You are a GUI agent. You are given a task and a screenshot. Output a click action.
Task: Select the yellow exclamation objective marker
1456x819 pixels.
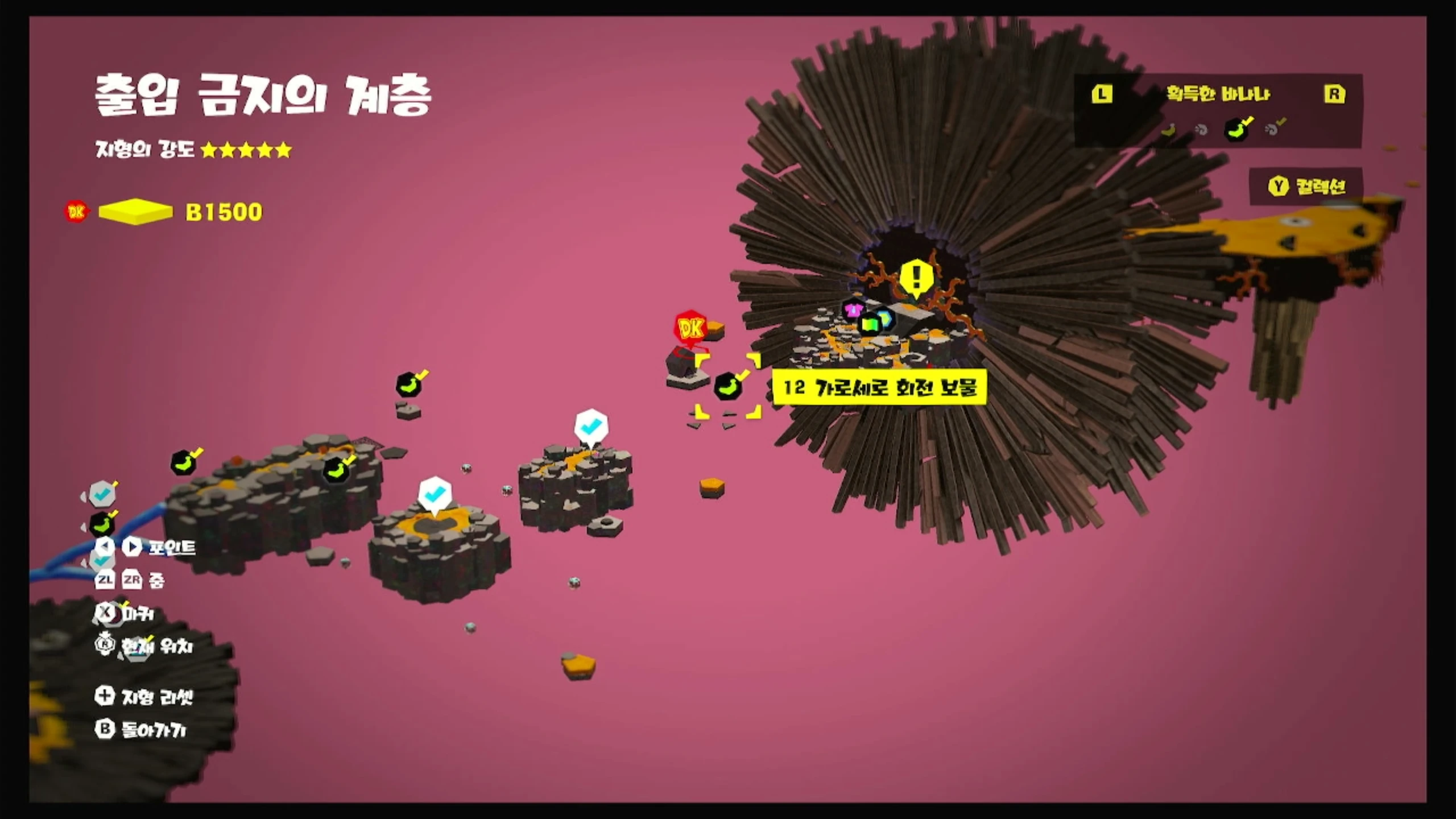tap(916, 278)
